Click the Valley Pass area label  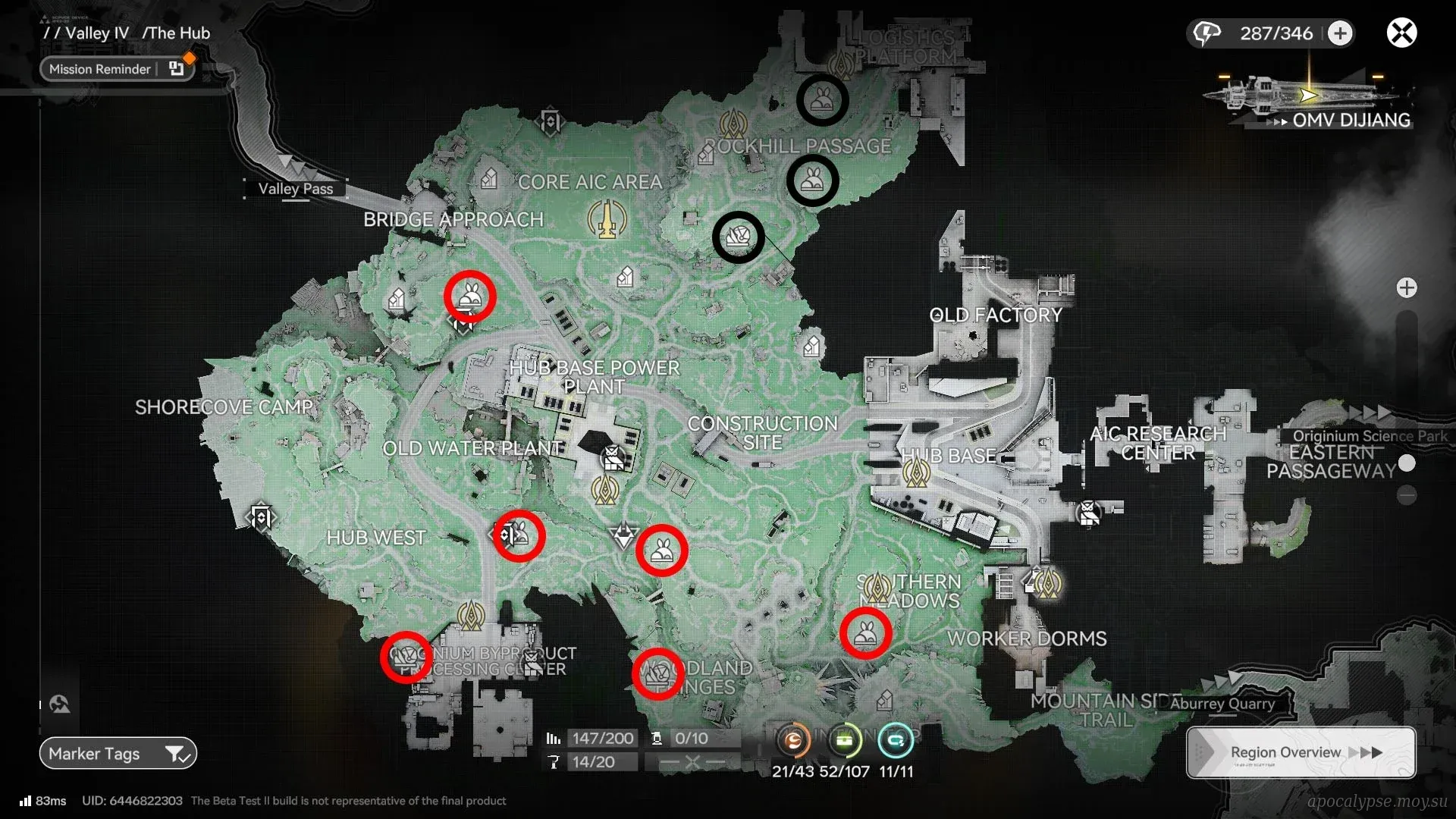295,189
